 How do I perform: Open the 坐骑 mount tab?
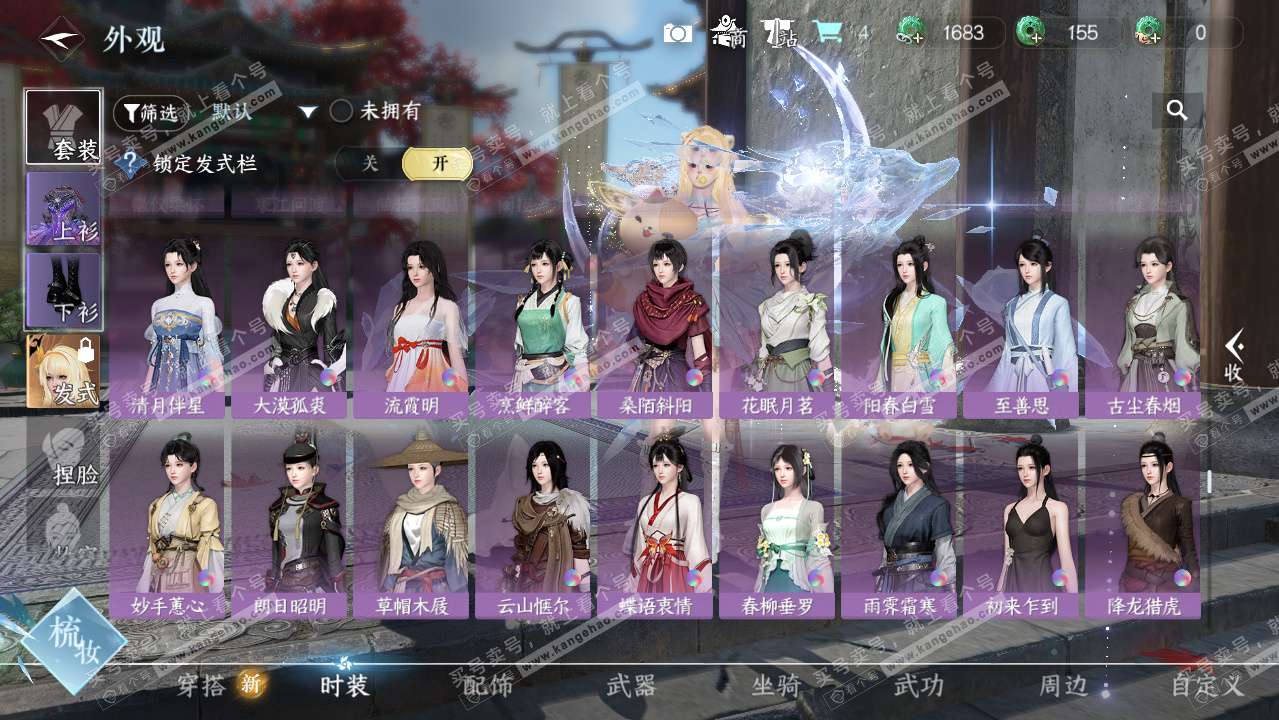click(x=776, y=685)
